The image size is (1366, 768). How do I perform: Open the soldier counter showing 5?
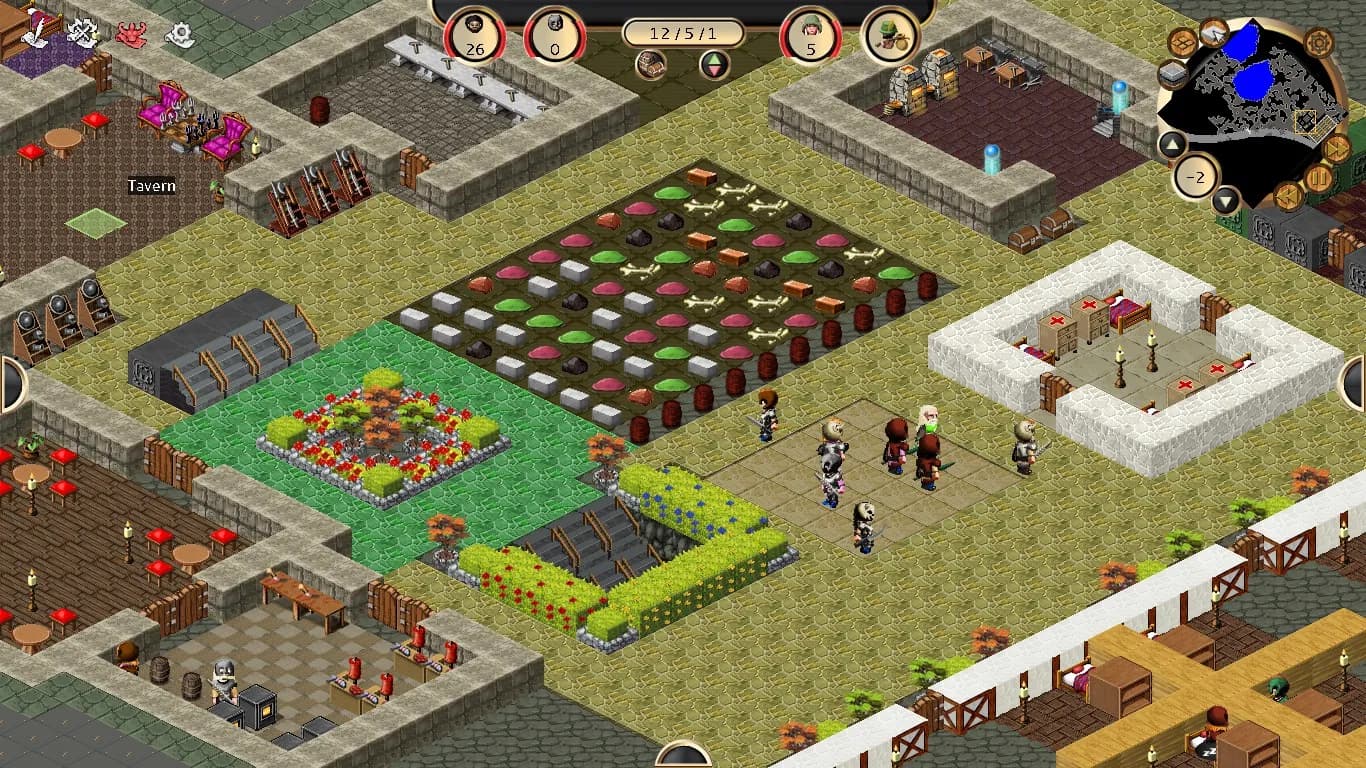tap(812, 32)
